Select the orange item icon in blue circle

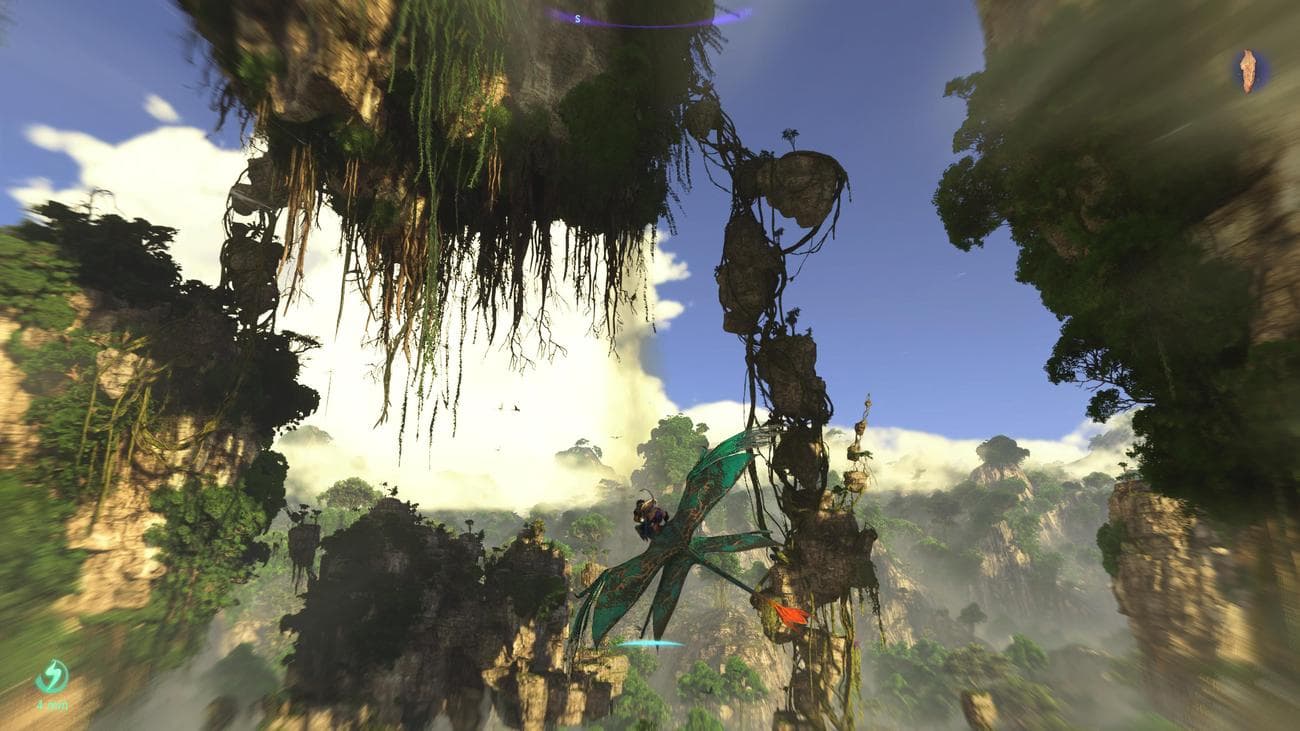(1248, 70)
